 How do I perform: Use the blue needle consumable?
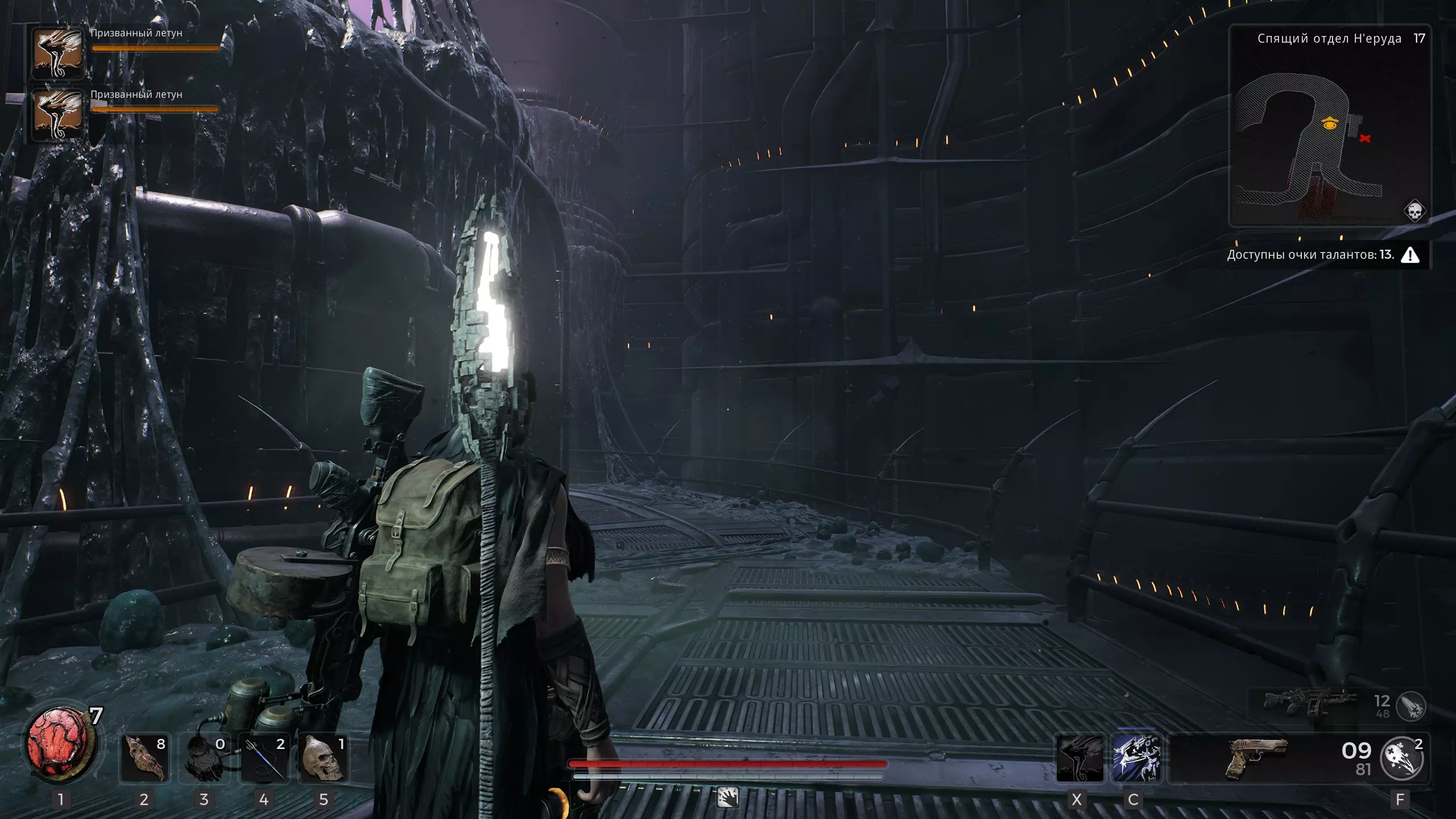click(264, 758)
